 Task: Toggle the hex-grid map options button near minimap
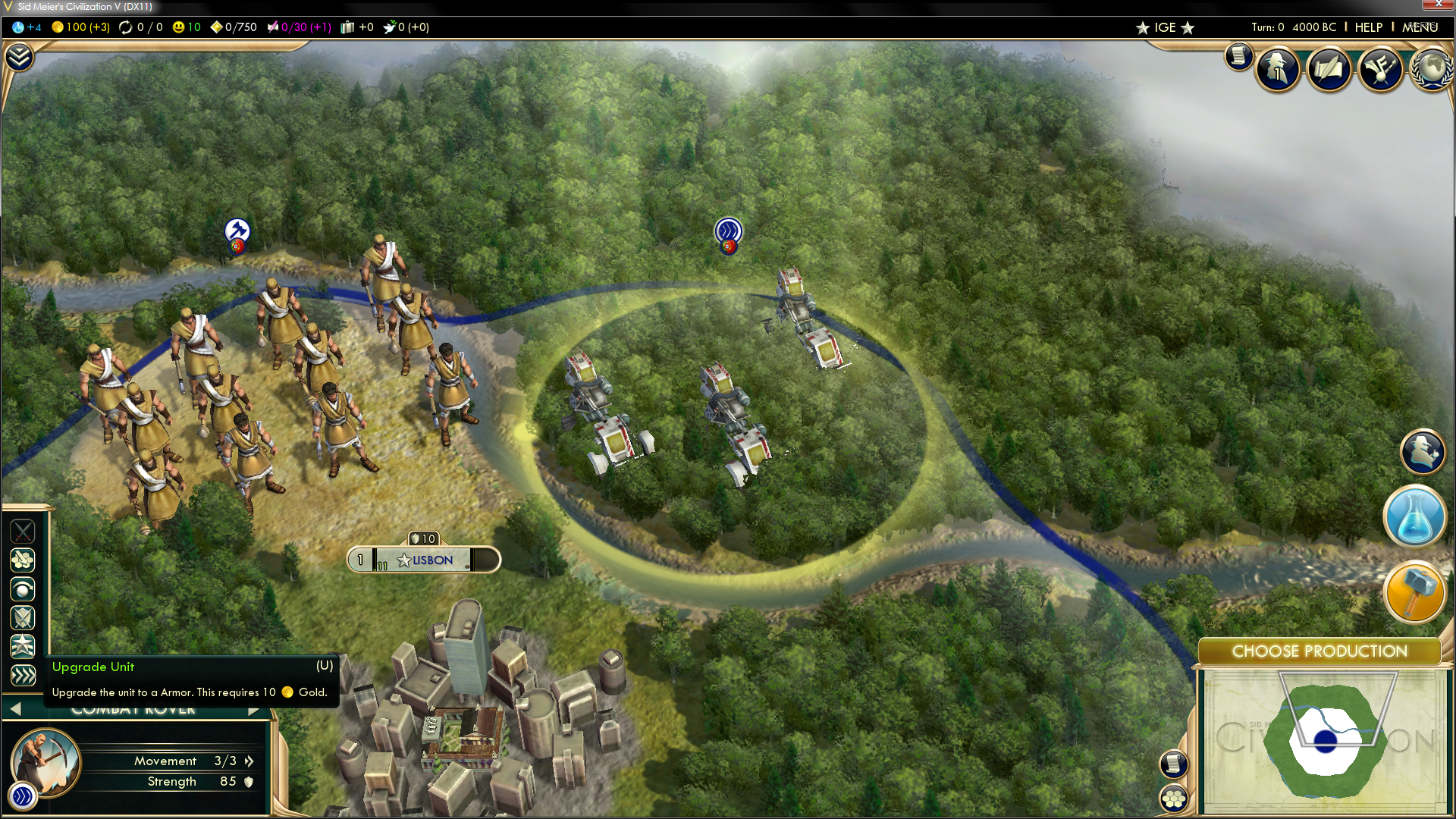[1174, 798]
